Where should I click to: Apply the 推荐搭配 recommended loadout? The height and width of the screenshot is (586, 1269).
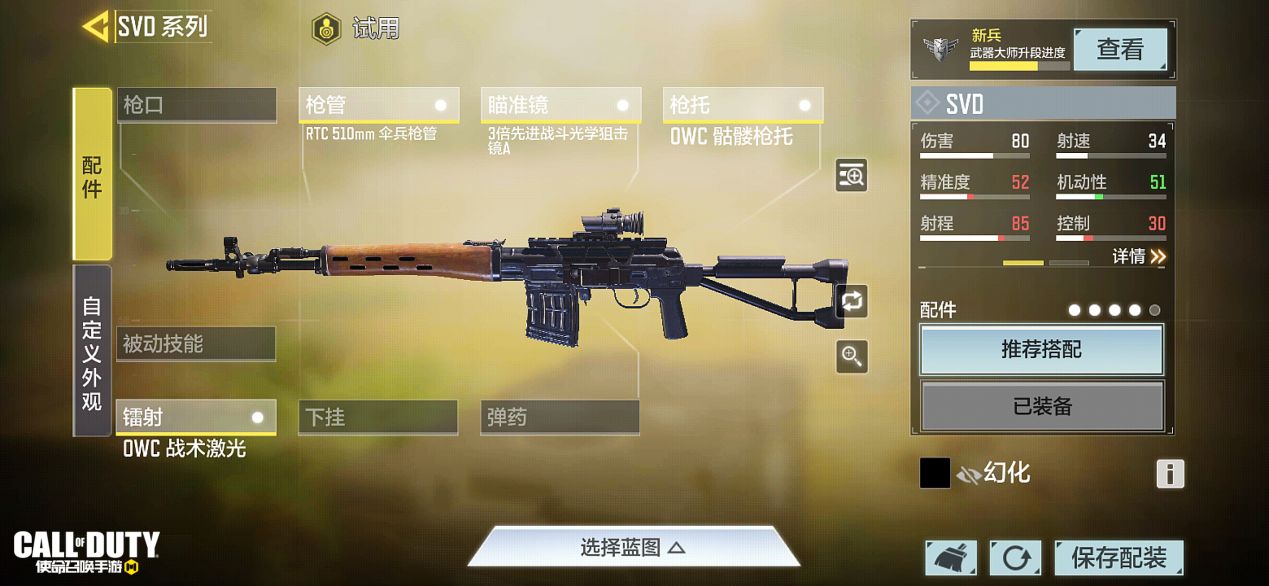pos(1041,350)
